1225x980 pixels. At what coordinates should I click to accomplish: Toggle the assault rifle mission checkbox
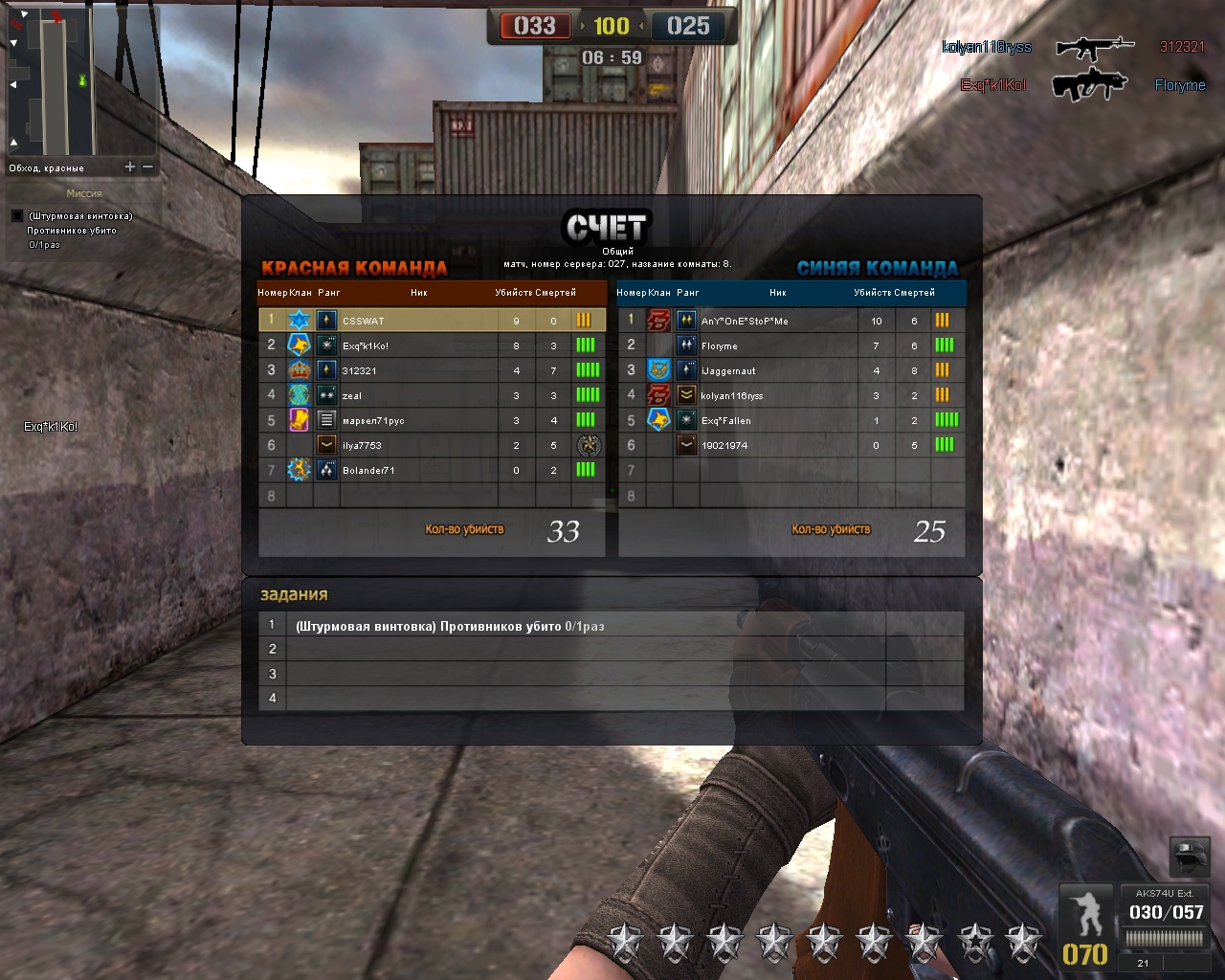(x=17, y=216)
